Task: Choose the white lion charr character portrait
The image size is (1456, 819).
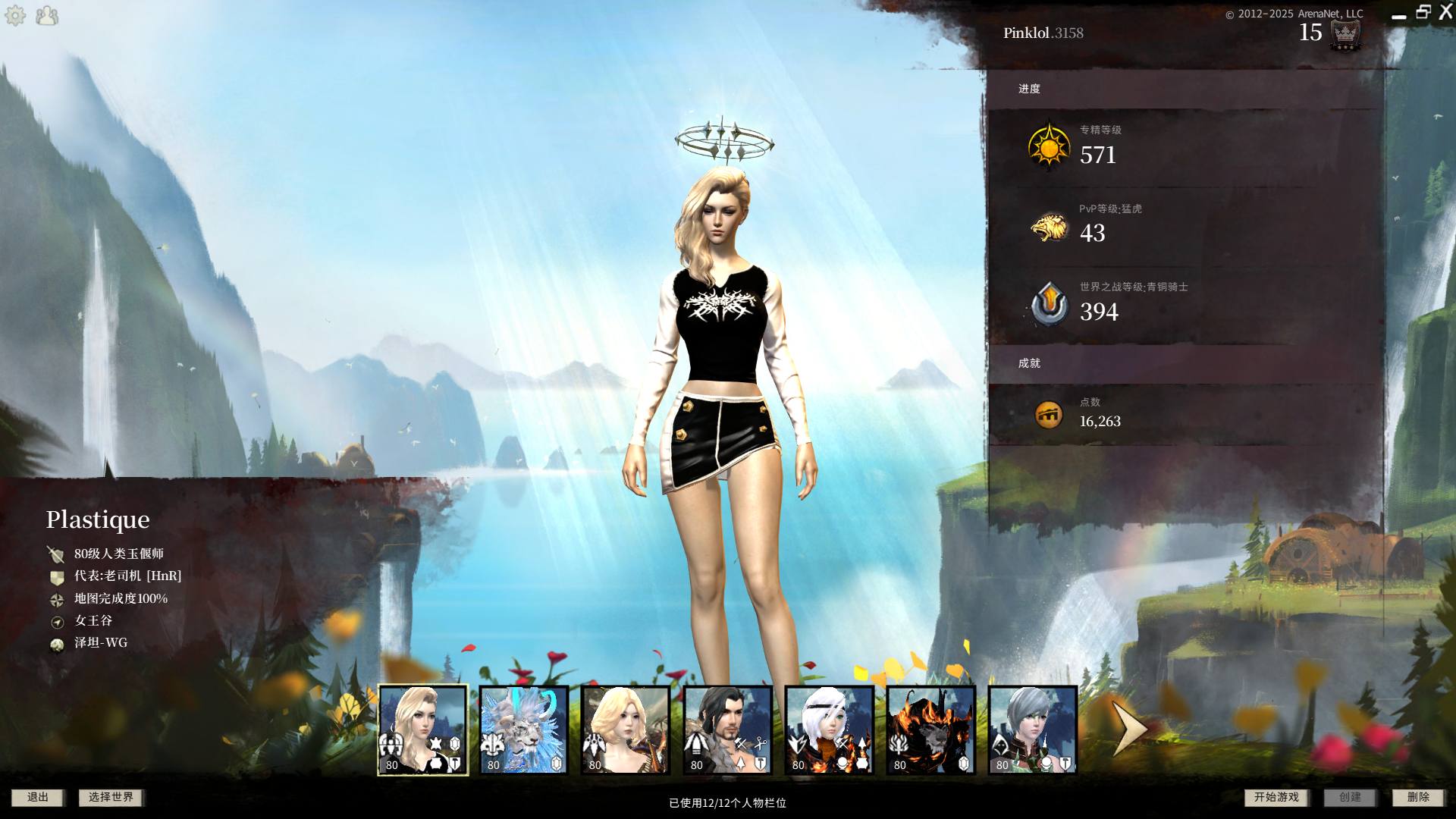Action: [x=524, y=730]
